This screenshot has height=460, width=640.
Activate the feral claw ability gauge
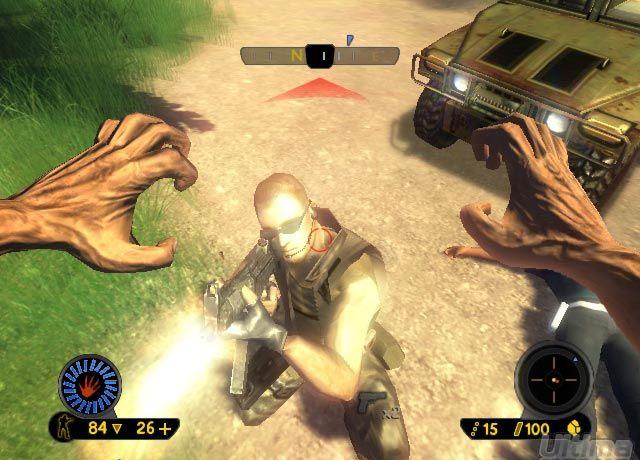[90, 385]
